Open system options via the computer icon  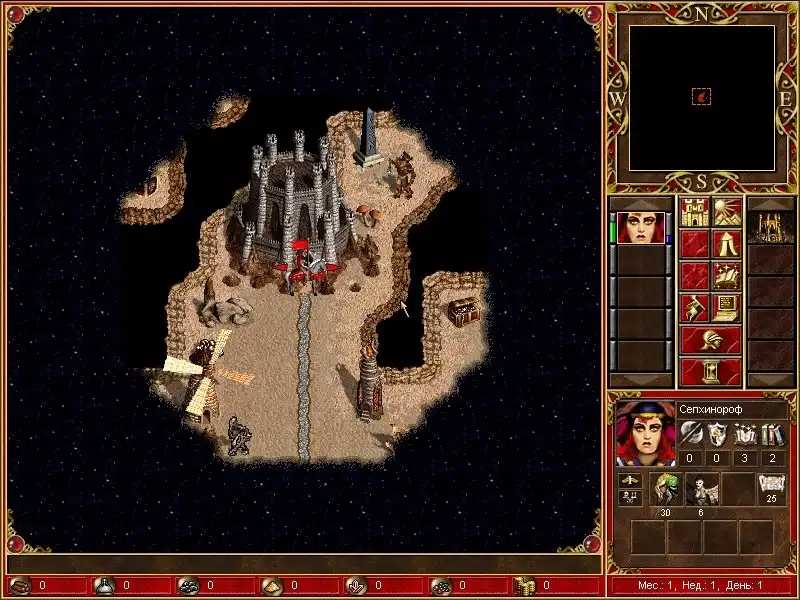[x=727, y=307]
